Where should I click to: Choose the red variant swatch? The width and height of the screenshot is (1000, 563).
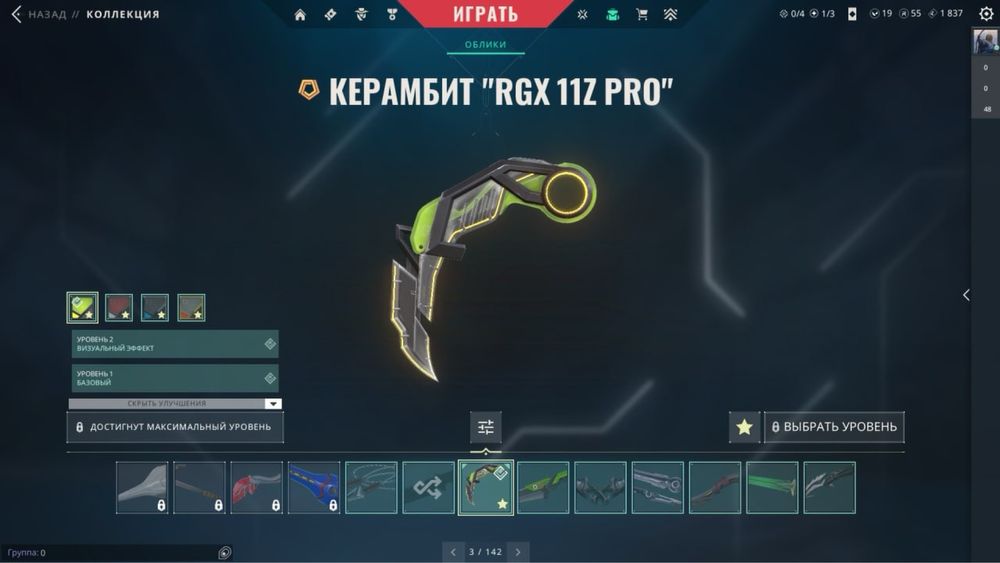click(119, 307)
